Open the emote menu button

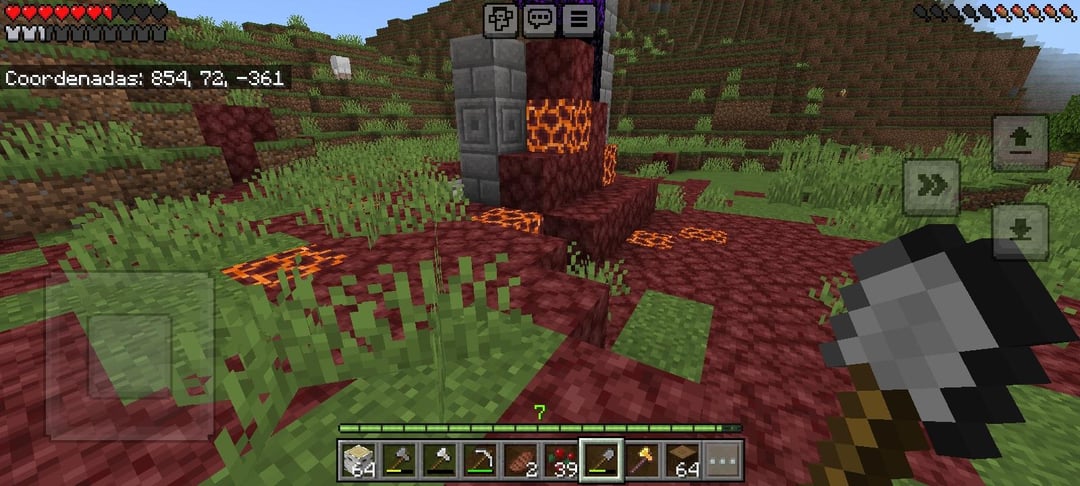502,18
